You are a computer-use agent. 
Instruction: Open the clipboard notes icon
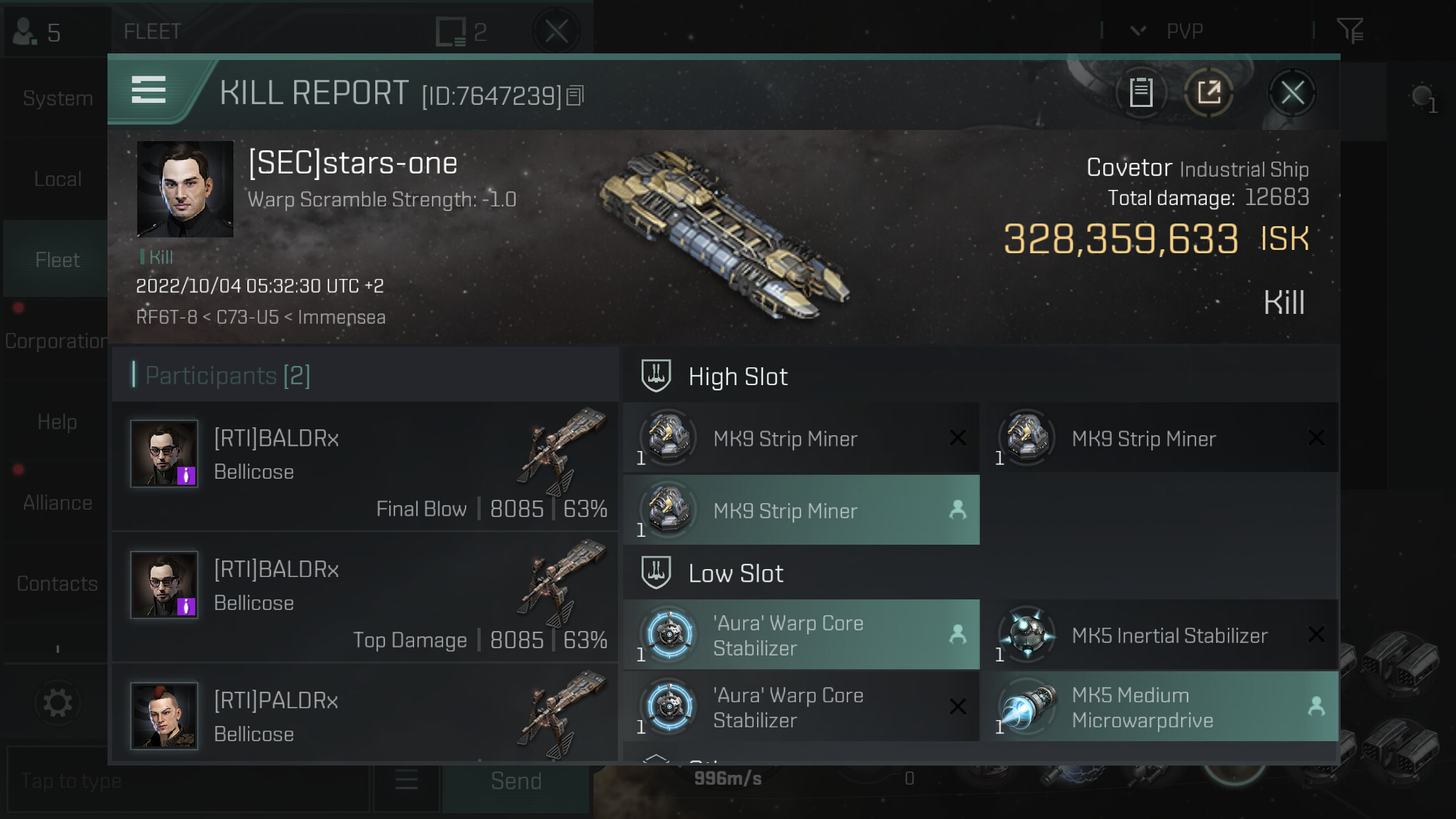1141,93
